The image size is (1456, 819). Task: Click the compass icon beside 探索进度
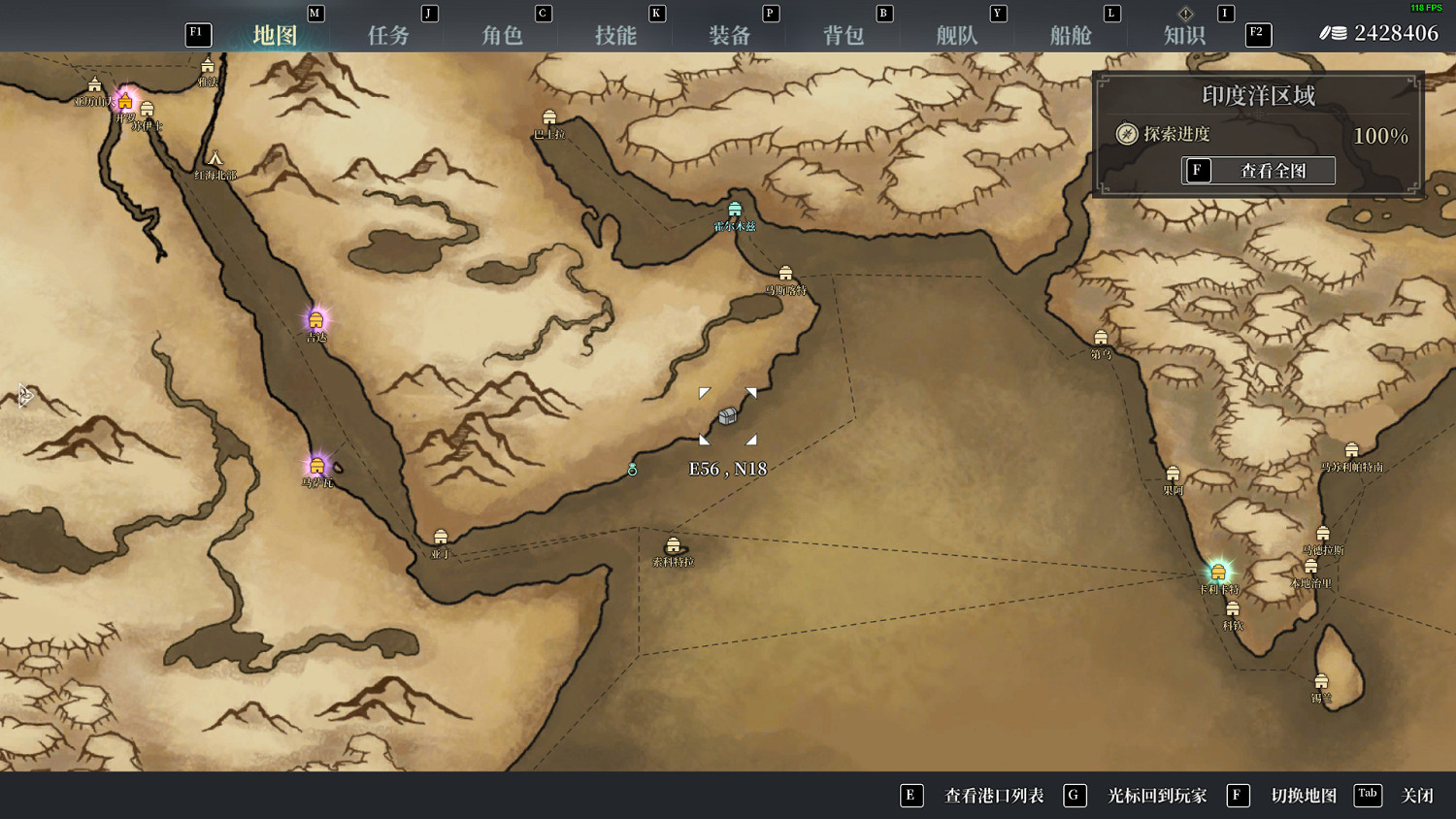(x=1126, y=135)
